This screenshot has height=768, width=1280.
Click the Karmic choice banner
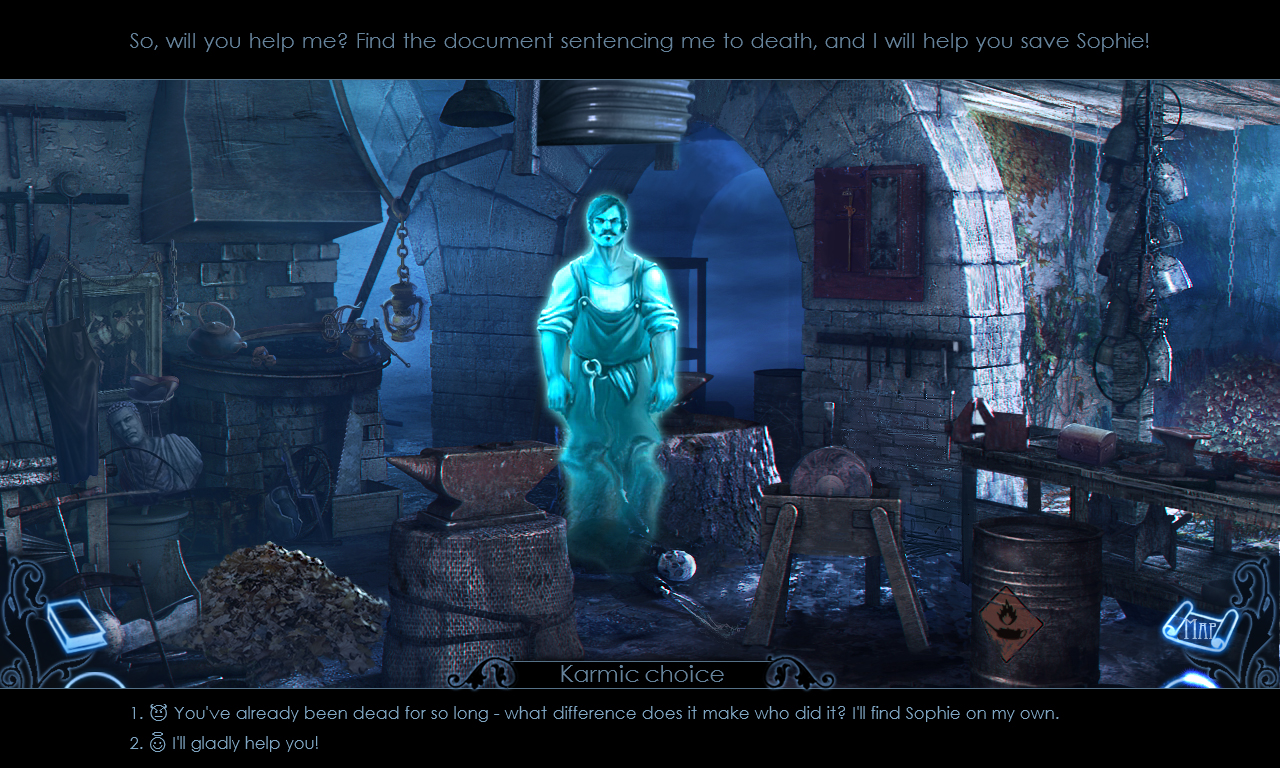click(x=641, y=674)
